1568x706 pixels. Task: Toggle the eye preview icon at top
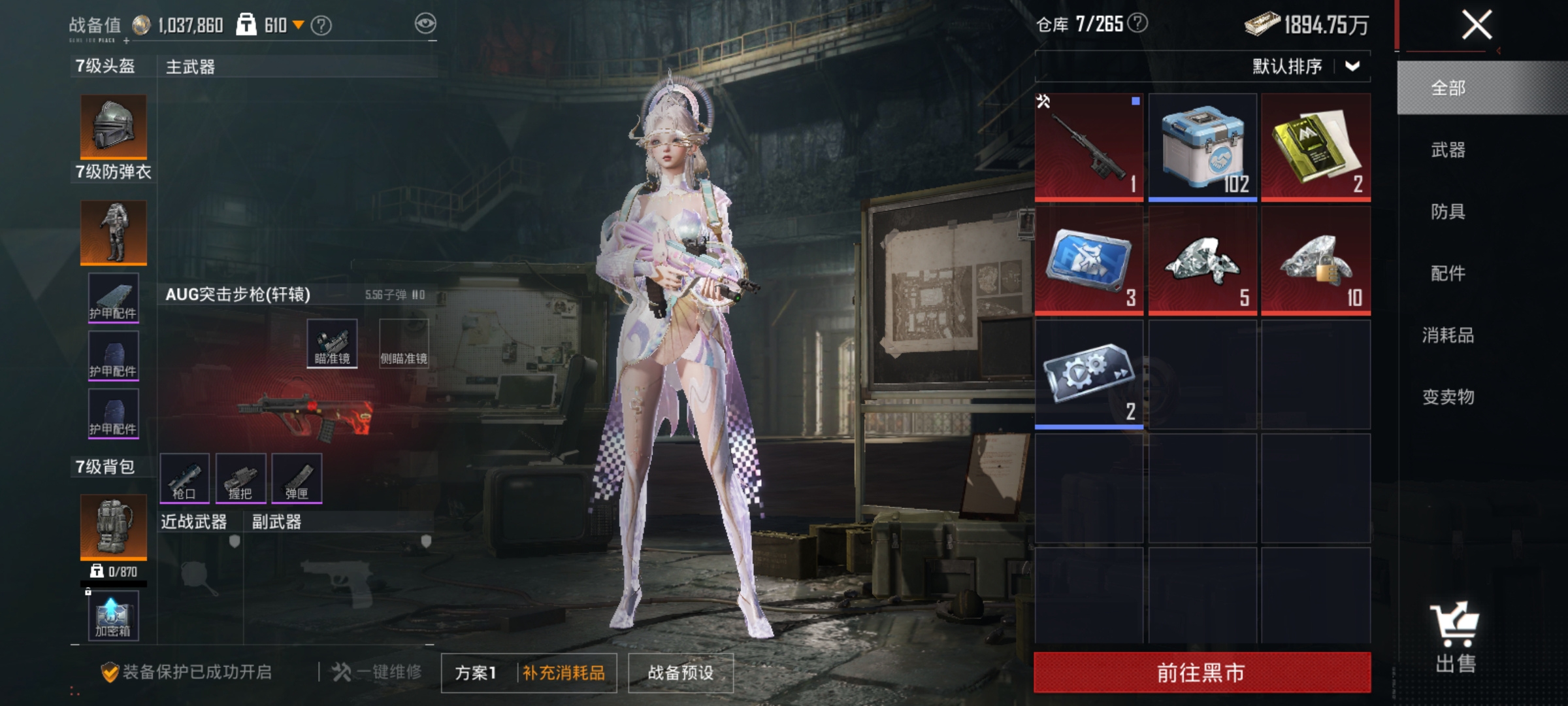[x=425, y=23]
